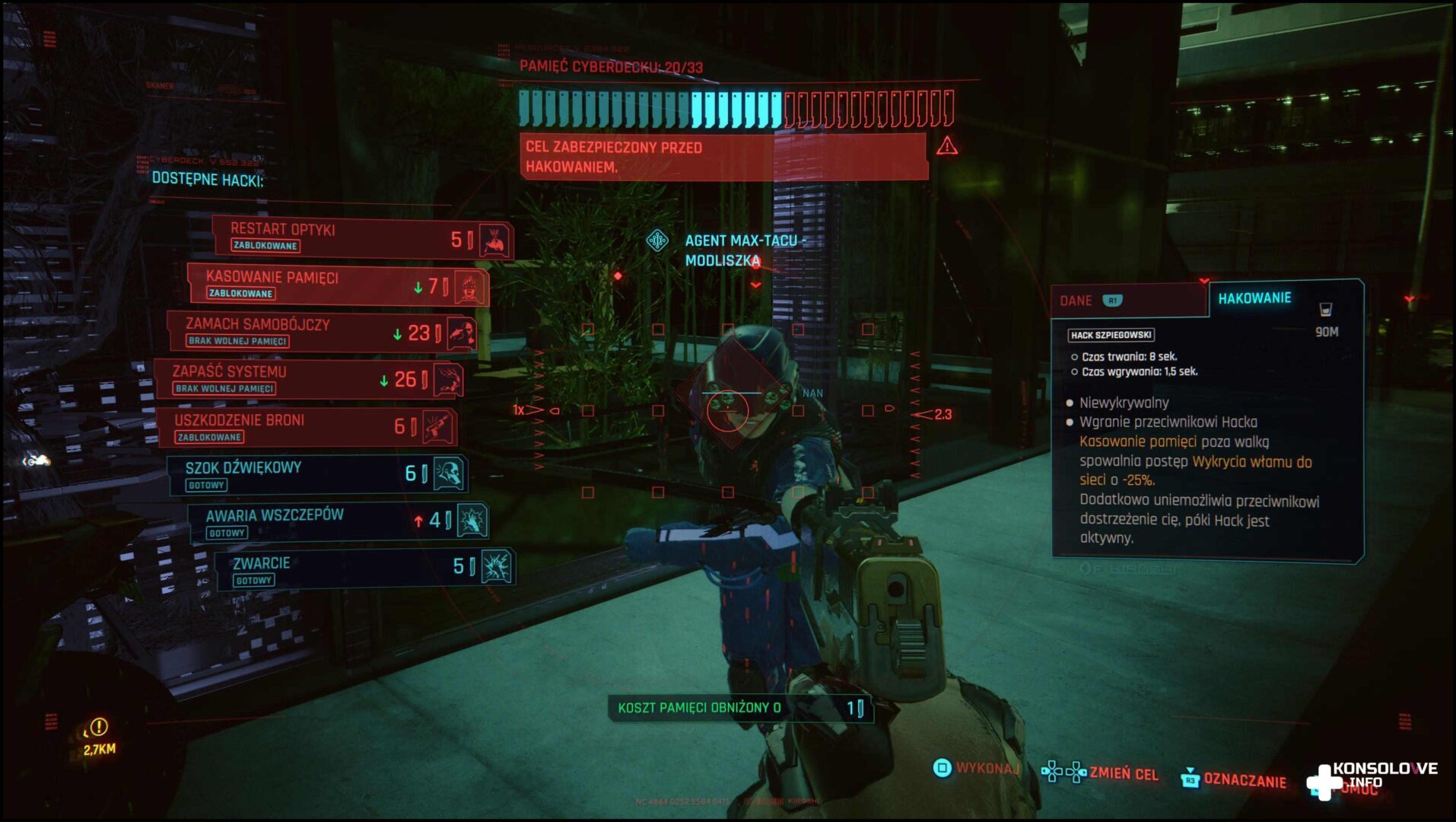
Task: Click the red warning triangle icon
Action: pyautogui.click(x=947, y=145)
